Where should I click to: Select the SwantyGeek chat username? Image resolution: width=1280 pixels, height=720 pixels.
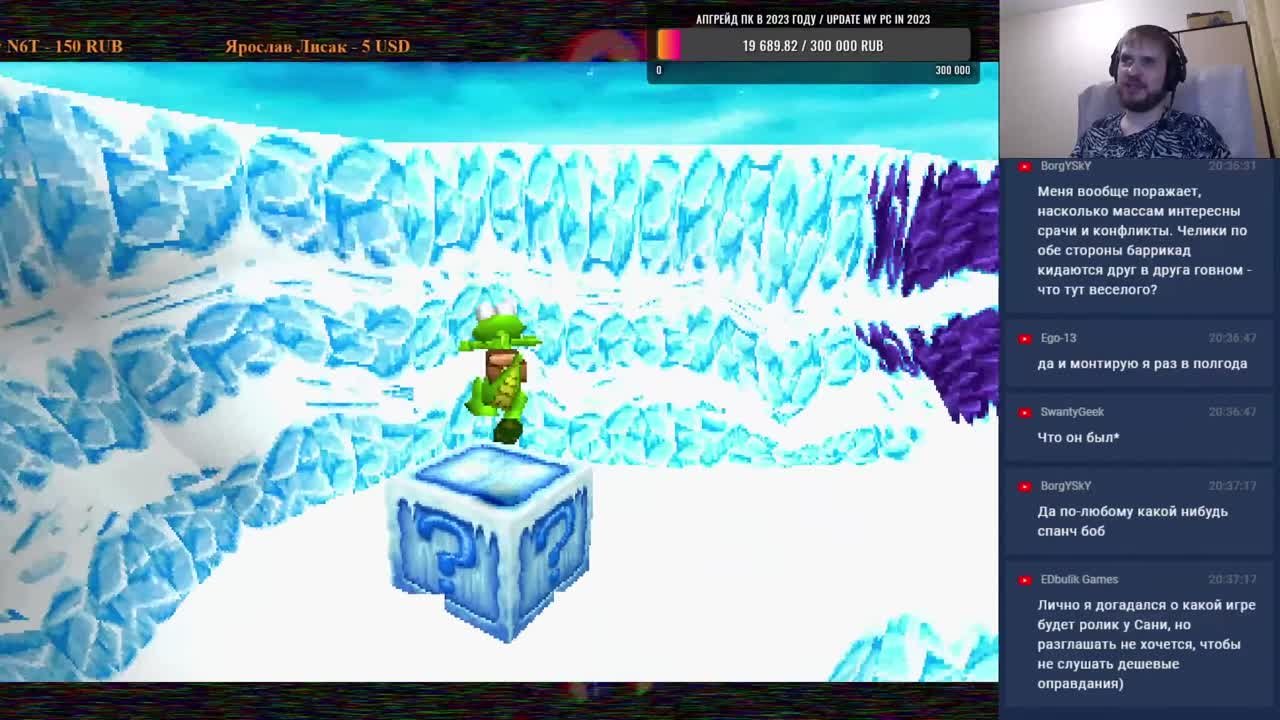click(1071, 412)
